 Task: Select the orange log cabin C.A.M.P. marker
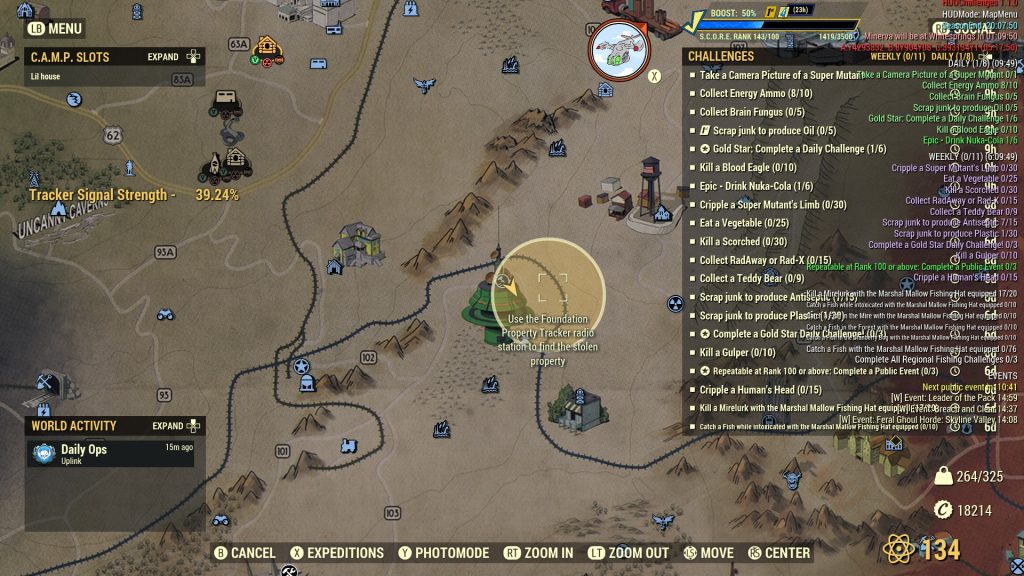pyautogui.click(x=267, y=46)
